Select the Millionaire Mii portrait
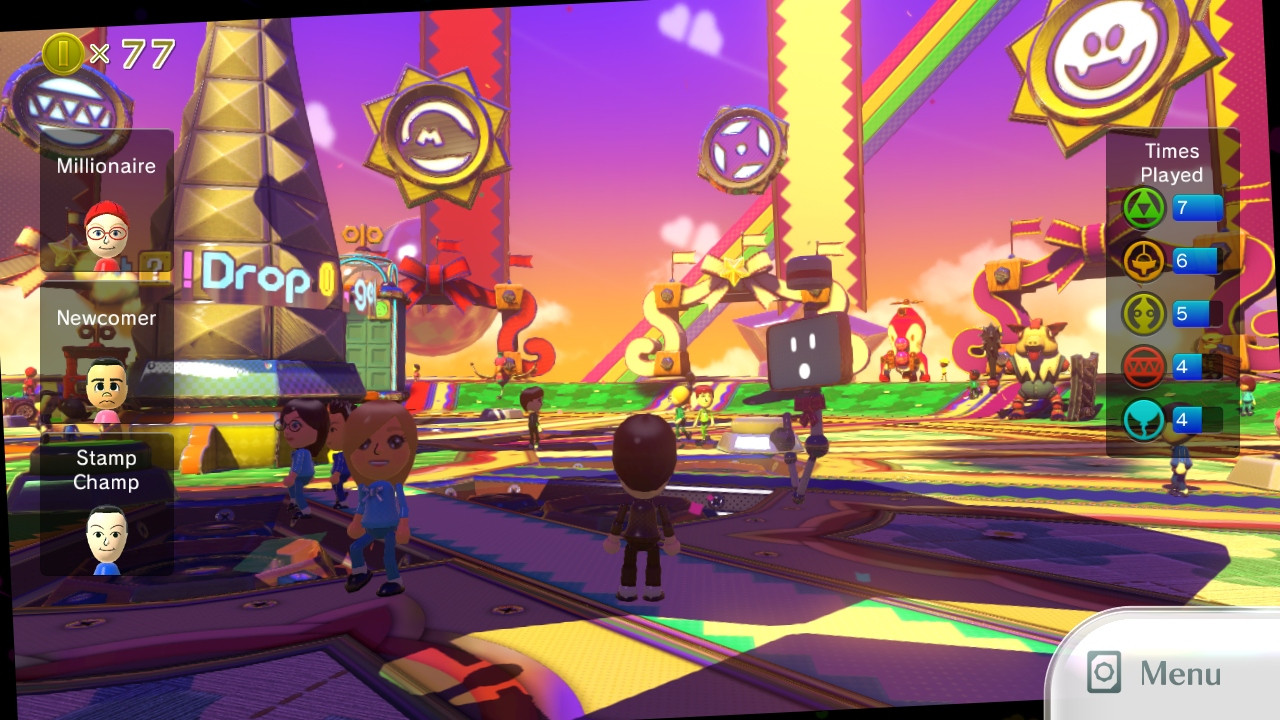Screen dimensions: 1280x720 105,231
